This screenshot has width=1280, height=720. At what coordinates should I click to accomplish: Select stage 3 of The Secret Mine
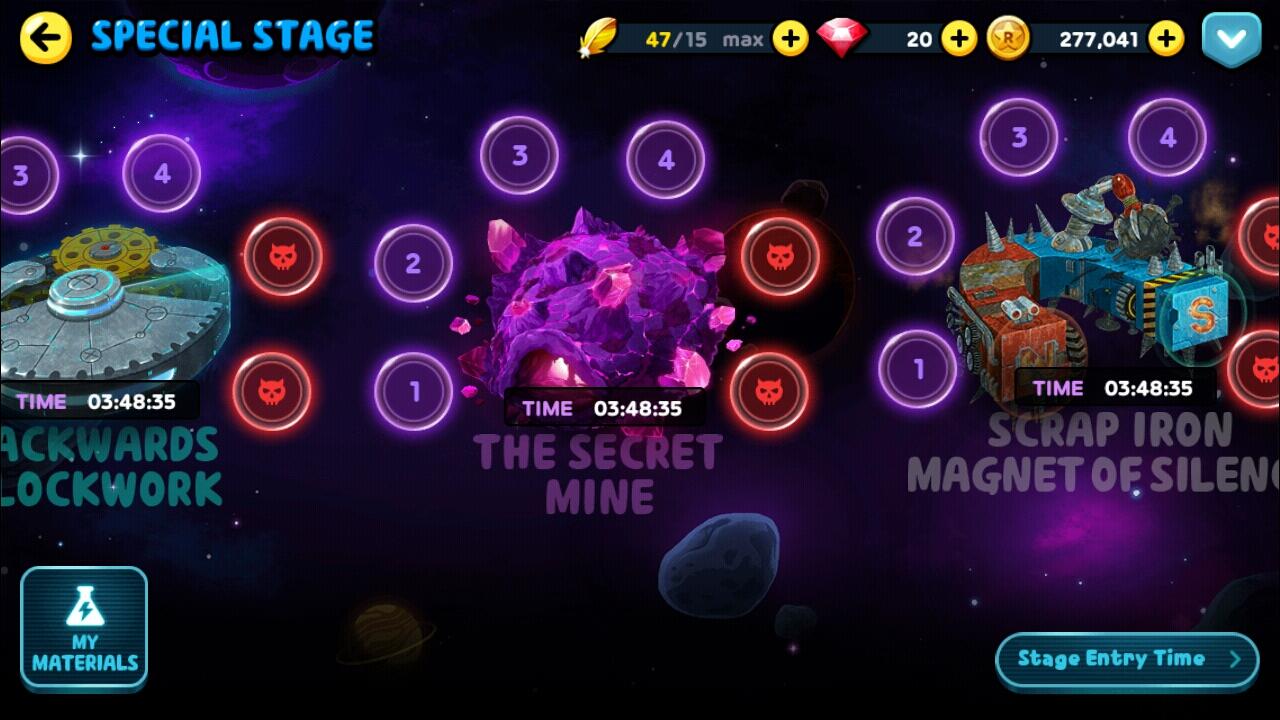click(518, 155)
